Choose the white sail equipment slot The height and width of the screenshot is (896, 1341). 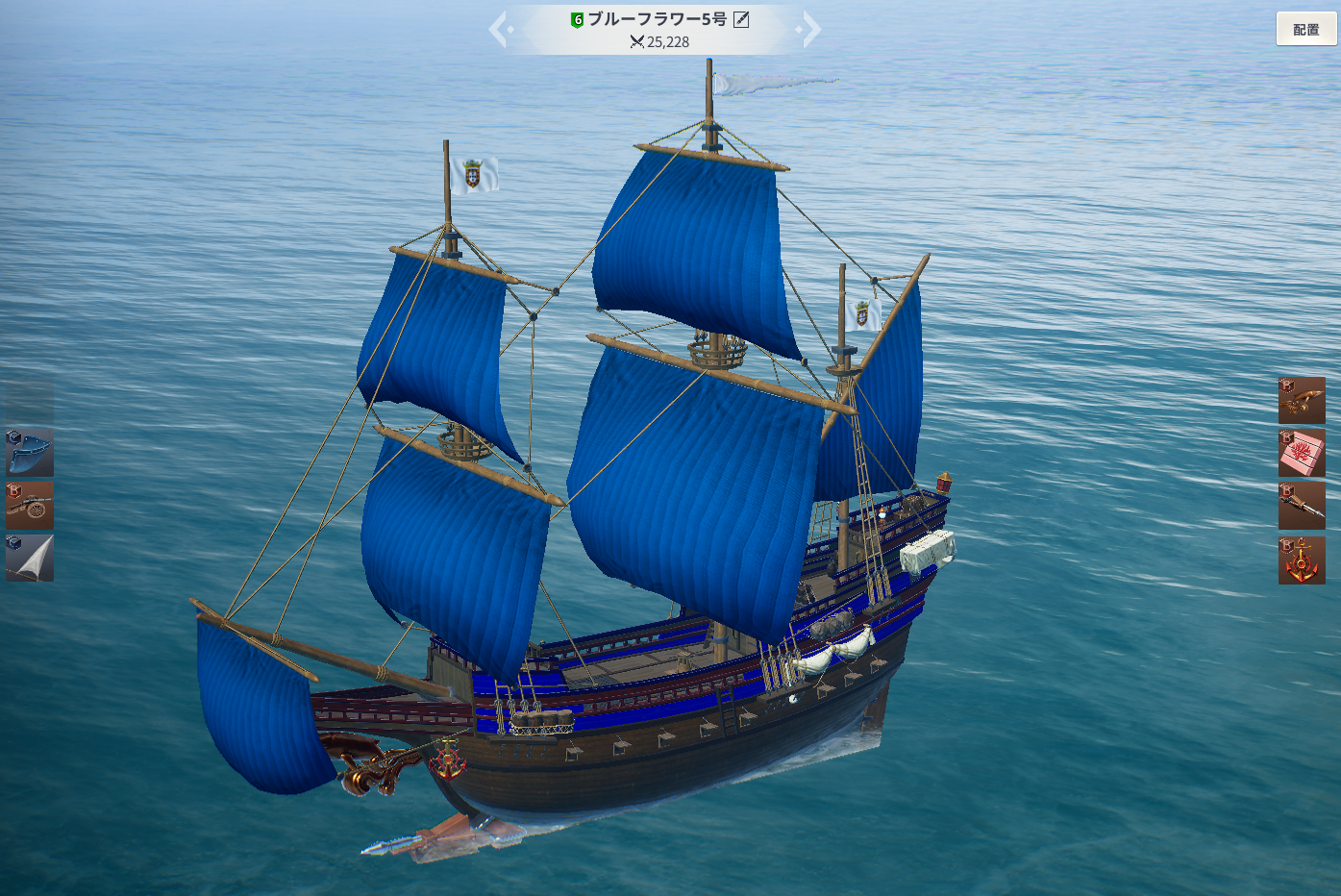(30, 559)
